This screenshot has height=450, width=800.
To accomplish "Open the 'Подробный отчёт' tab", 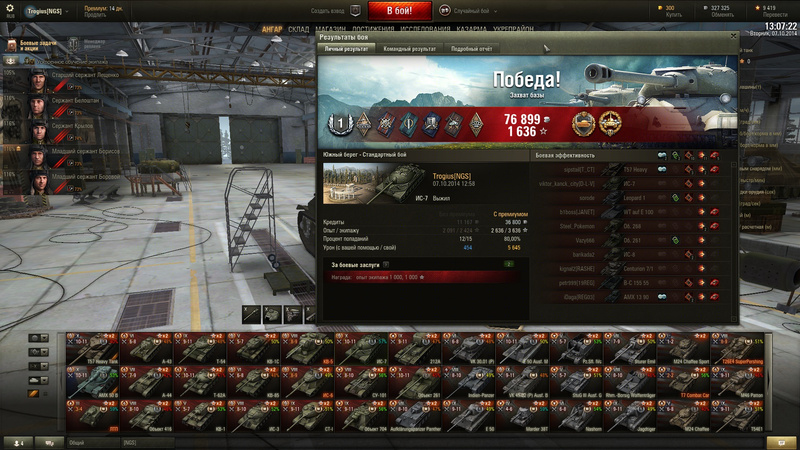I will coord(471,48).
